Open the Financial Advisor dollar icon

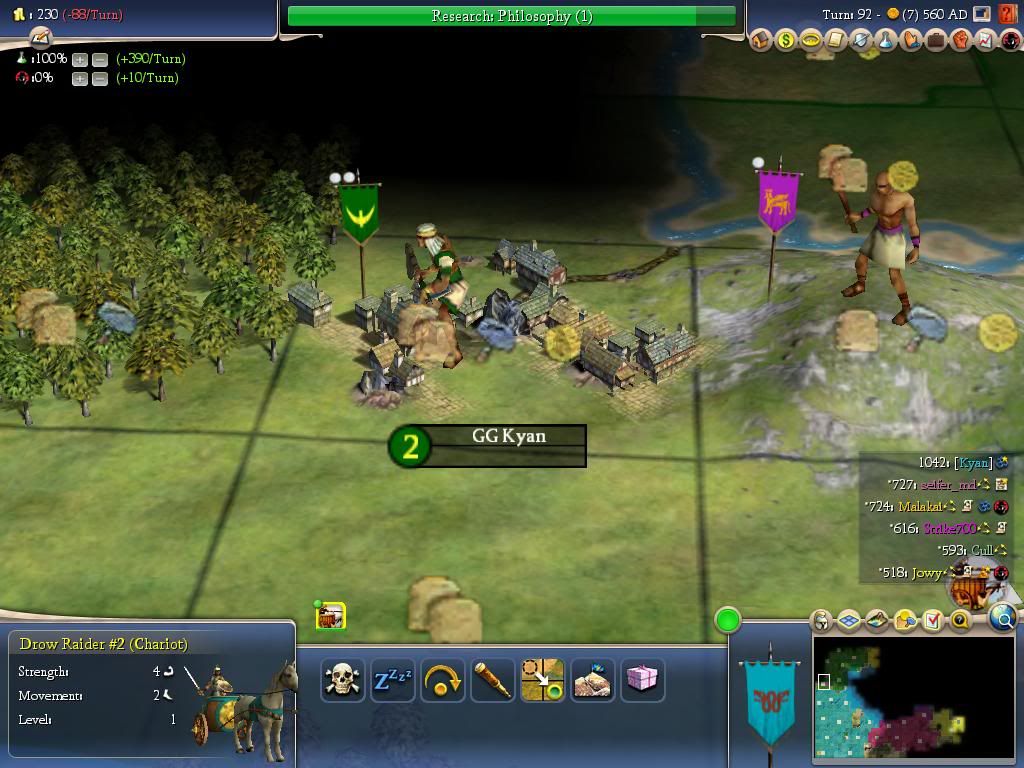coord(786,41)
